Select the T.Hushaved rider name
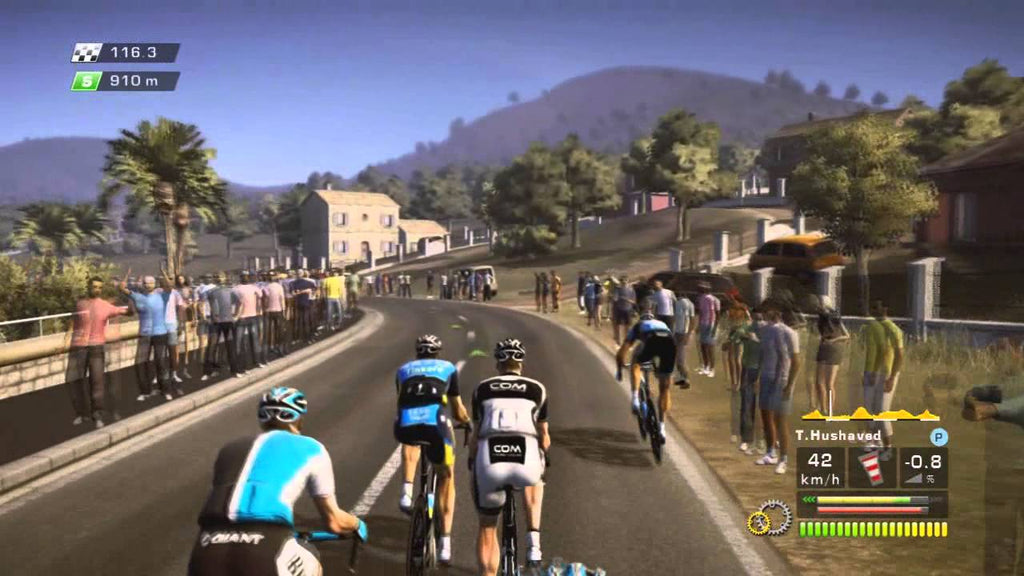The image size is (1024, 576). pos(838,436)
